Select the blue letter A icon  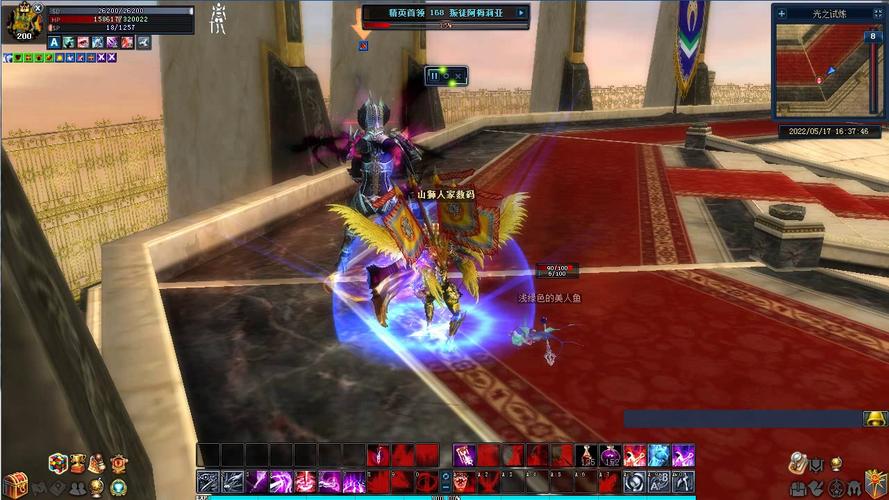54,42
